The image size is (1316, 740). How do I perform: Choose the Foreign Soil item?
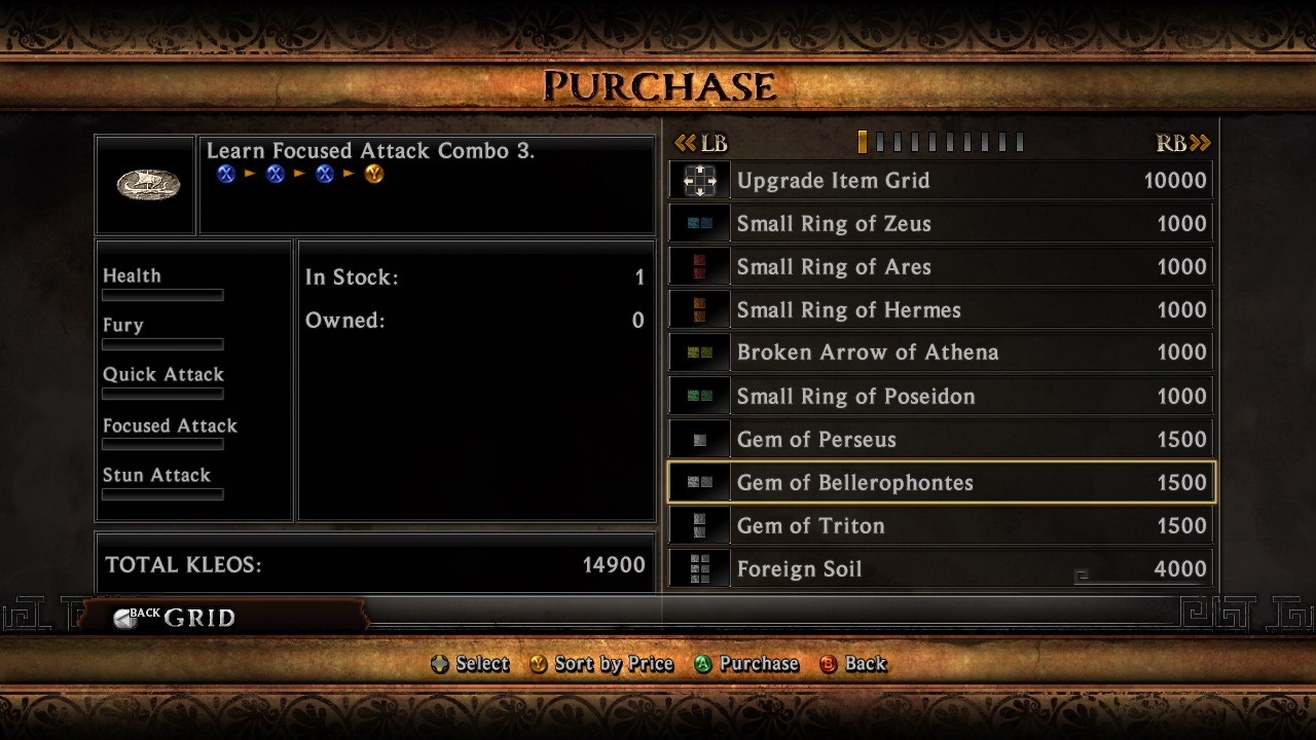pos(940,569)
